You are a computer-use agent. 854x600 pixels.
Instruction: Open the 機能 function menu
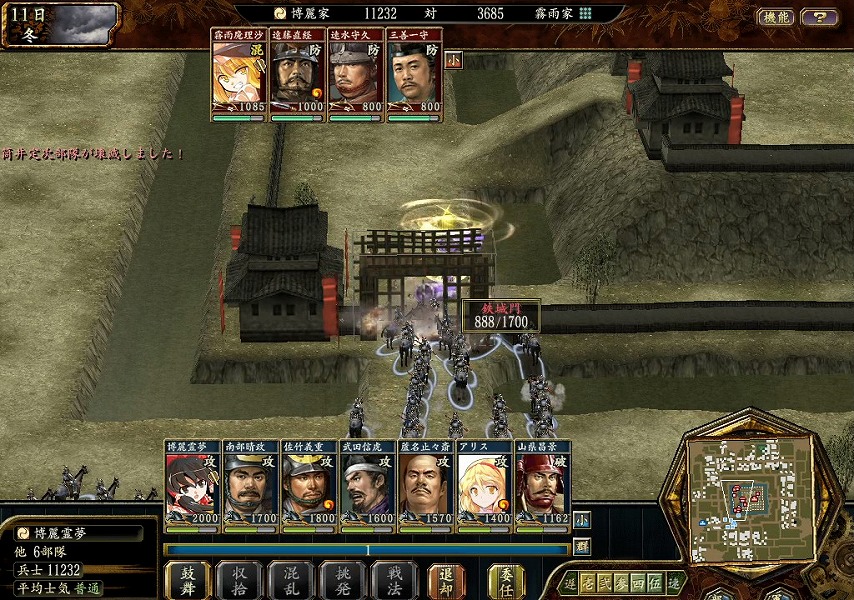coord(776,17)
